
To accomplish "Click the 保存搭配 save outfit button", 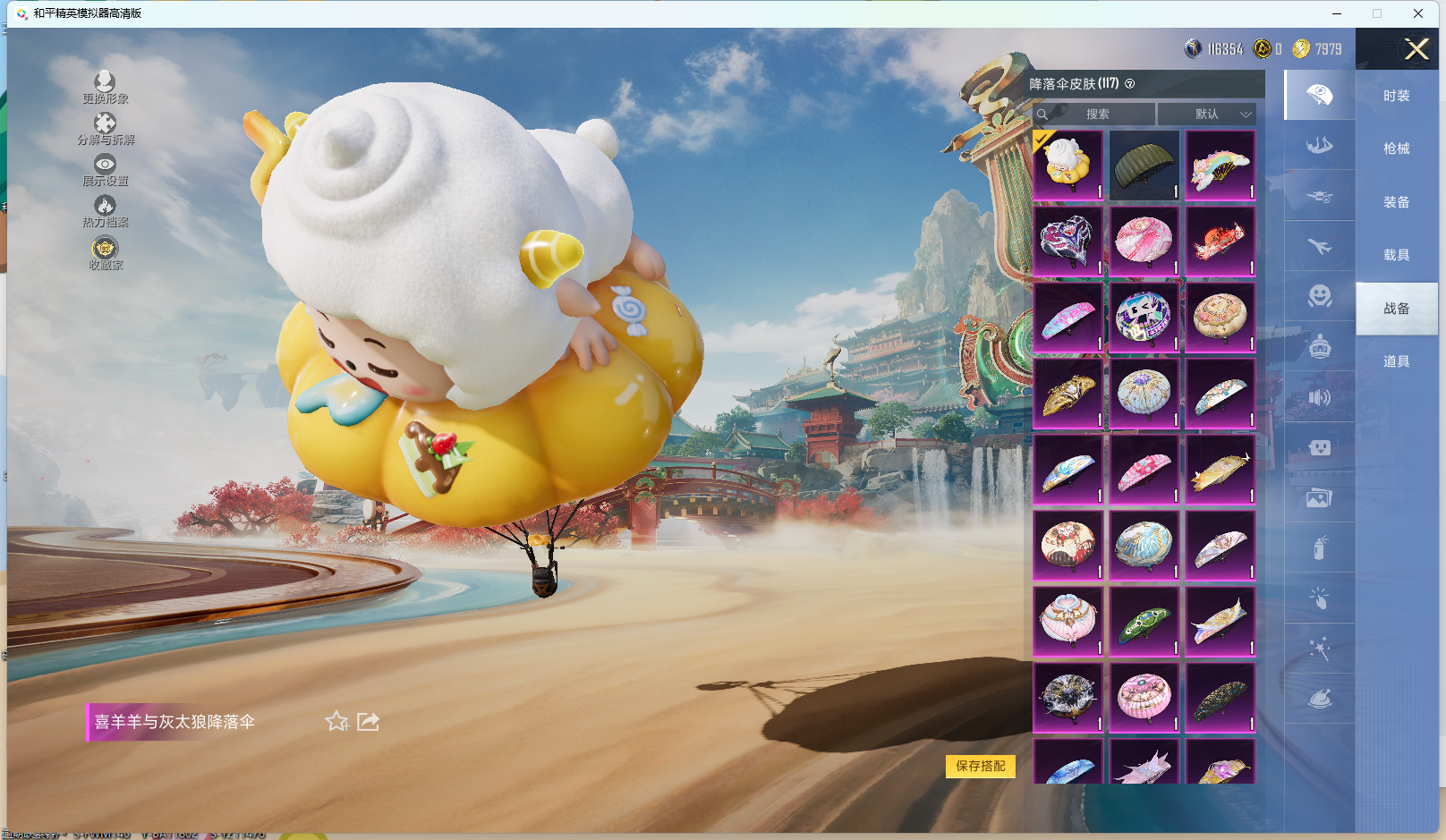I will (x=980, y=766).
